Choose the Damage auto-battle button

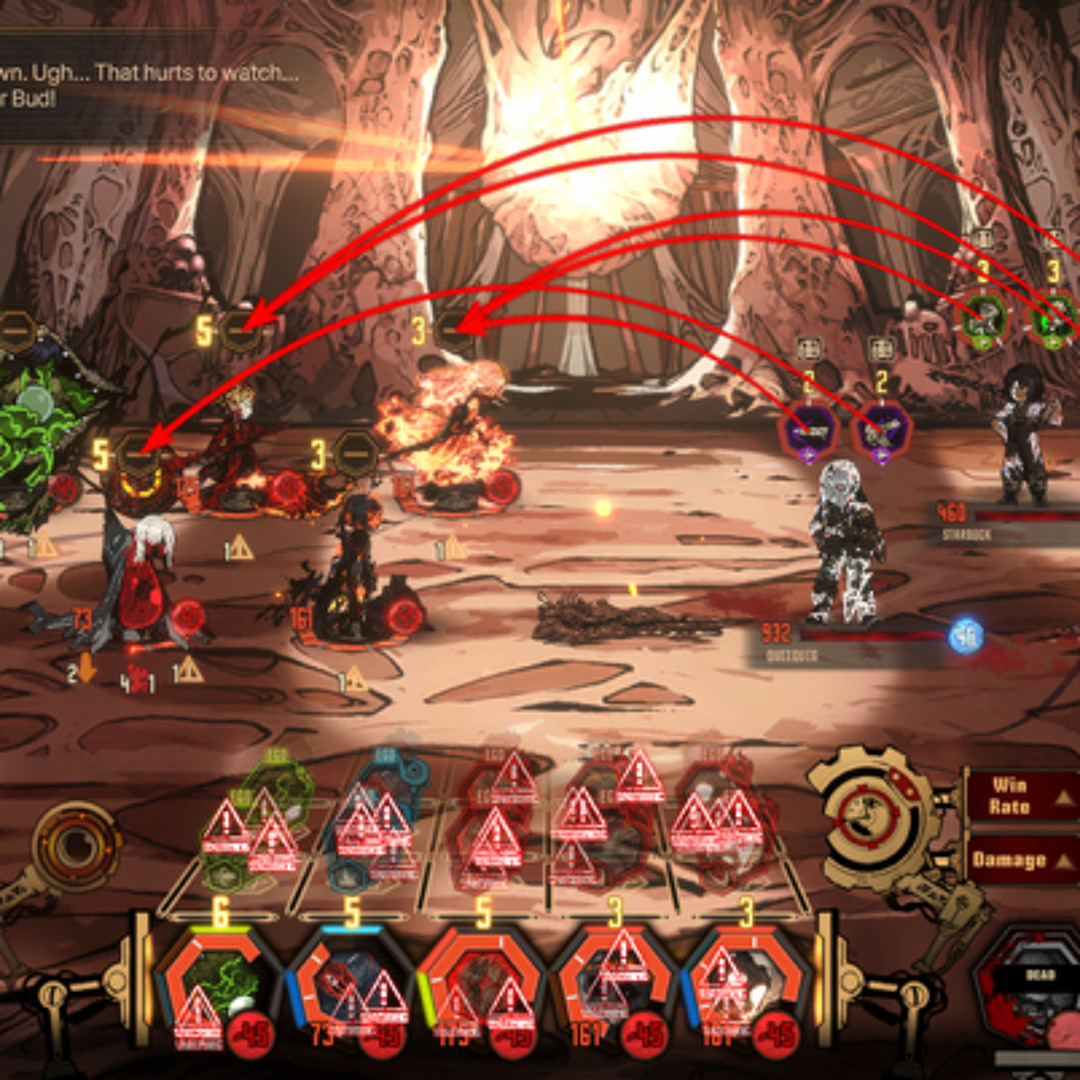point(1018,860)
